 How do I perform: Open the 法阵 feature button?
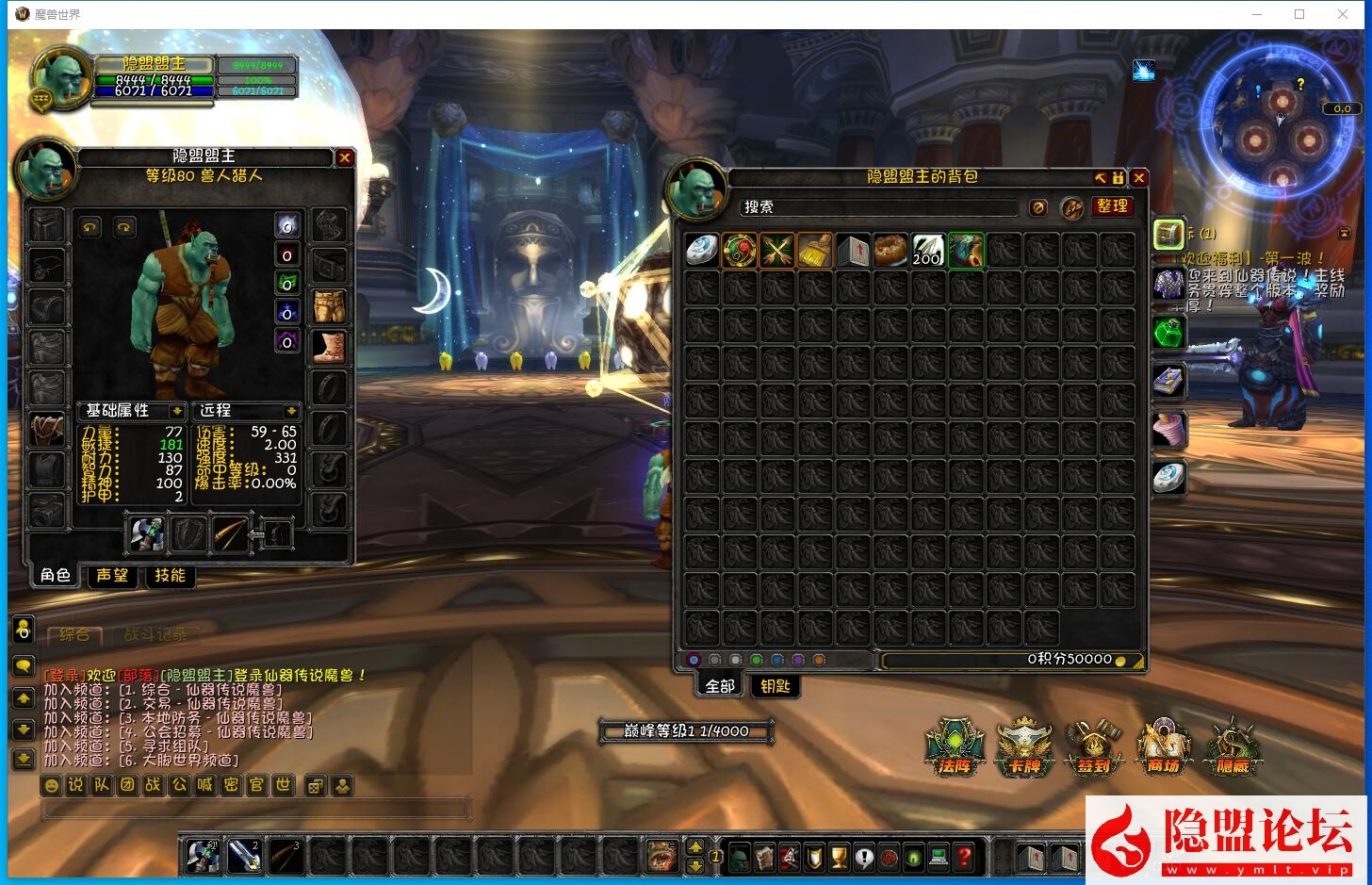pyautogui.click(x=955, y=746)
